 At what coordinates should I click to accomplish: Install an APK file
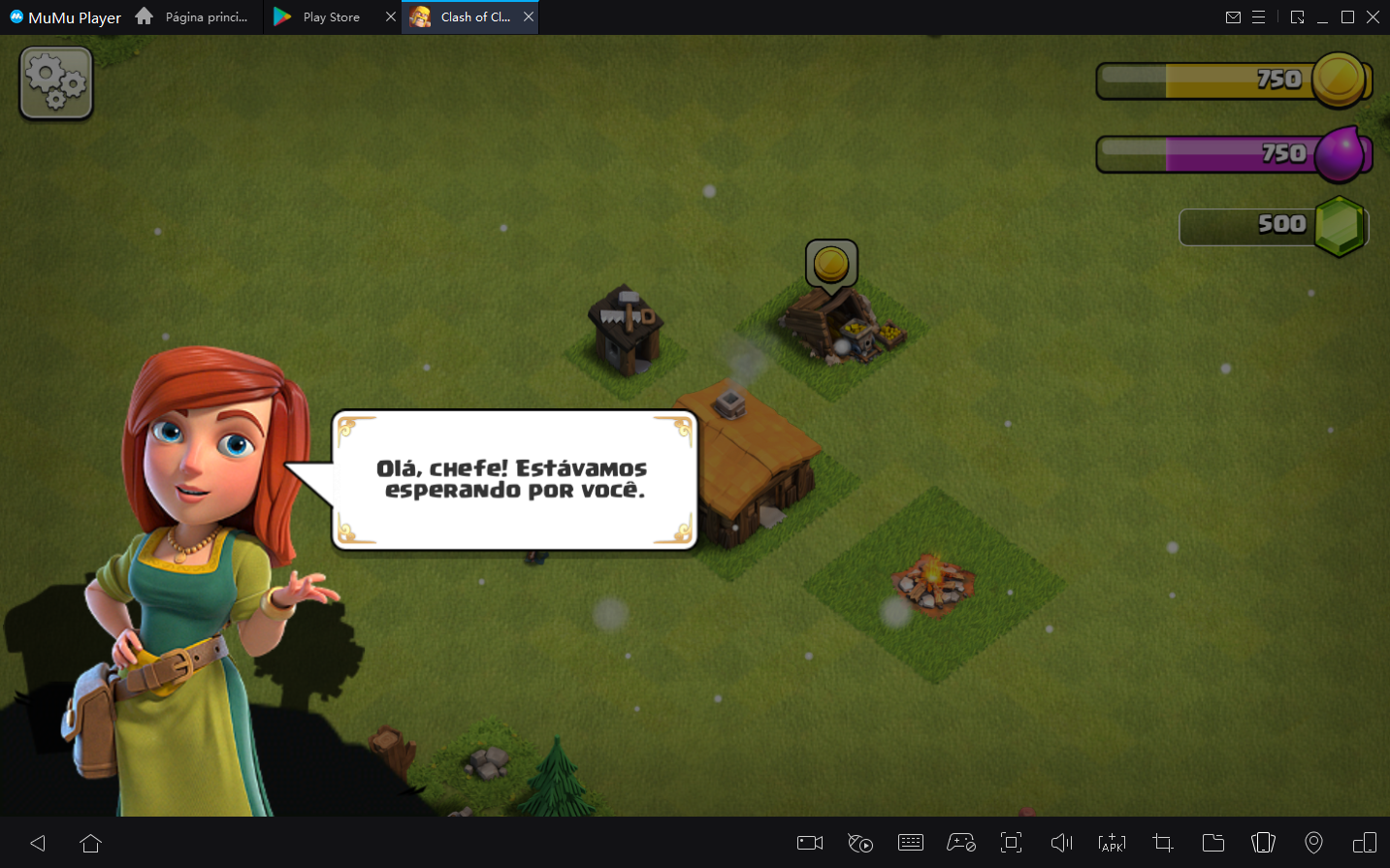click(1113, 843)
